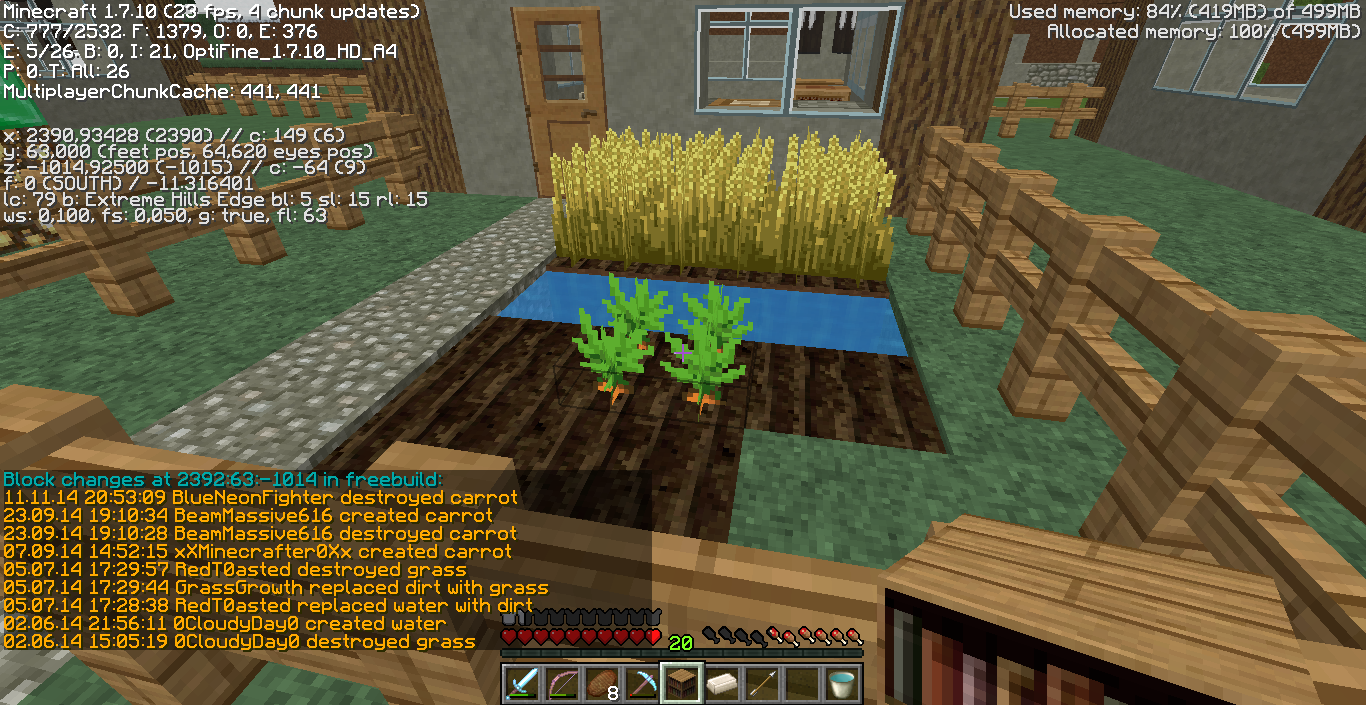The height and width of the screenshot is (705, 1366).
Task: Choose the food stack of eight
Action: pos(600,683)
